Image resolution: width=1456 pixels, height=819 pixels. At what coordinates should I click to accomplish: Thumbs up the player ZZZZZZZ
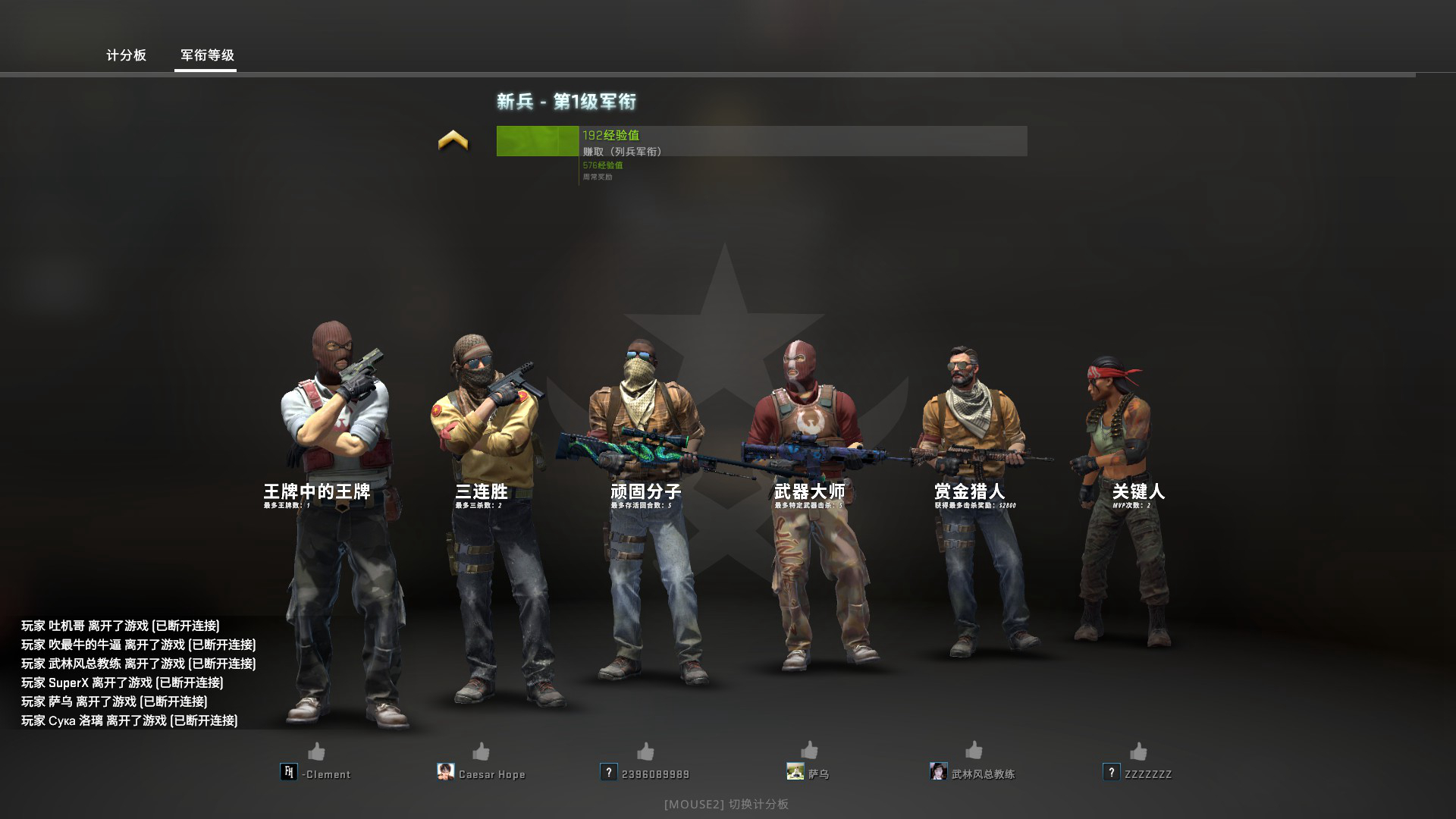[x=1138, y=752]
